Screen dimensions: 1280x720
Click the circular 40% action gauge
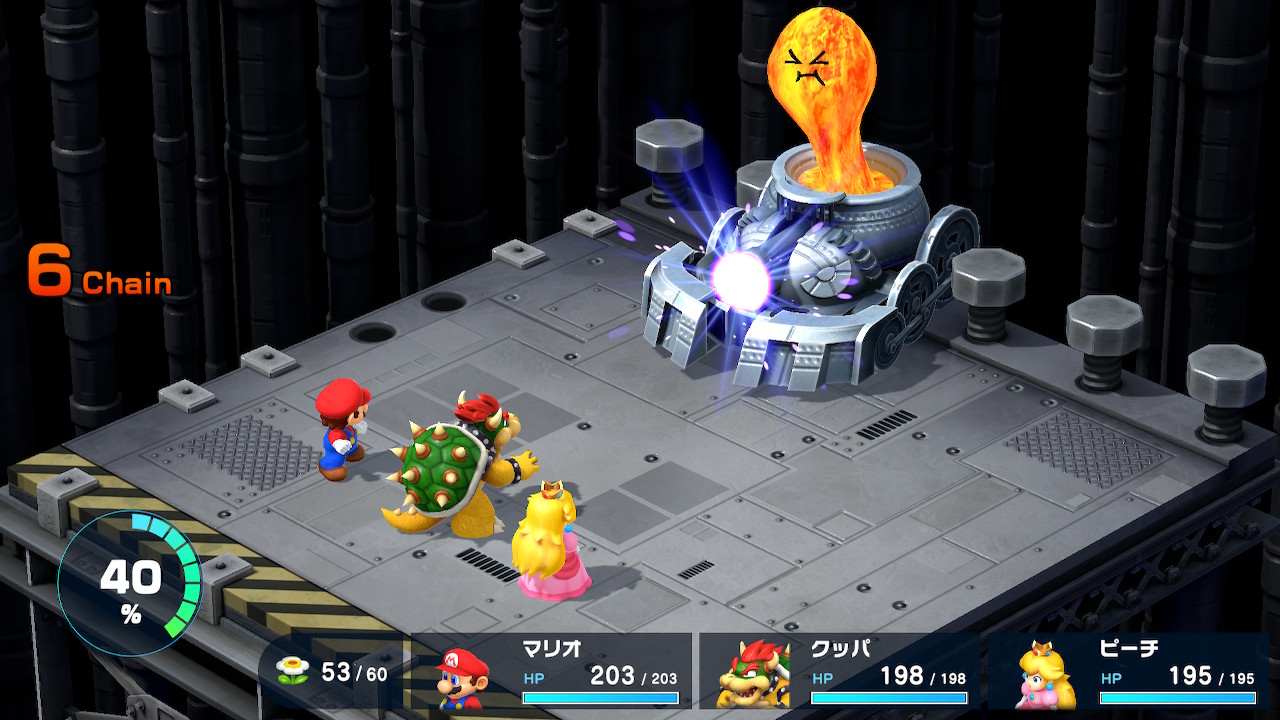(x=130, y=582)
